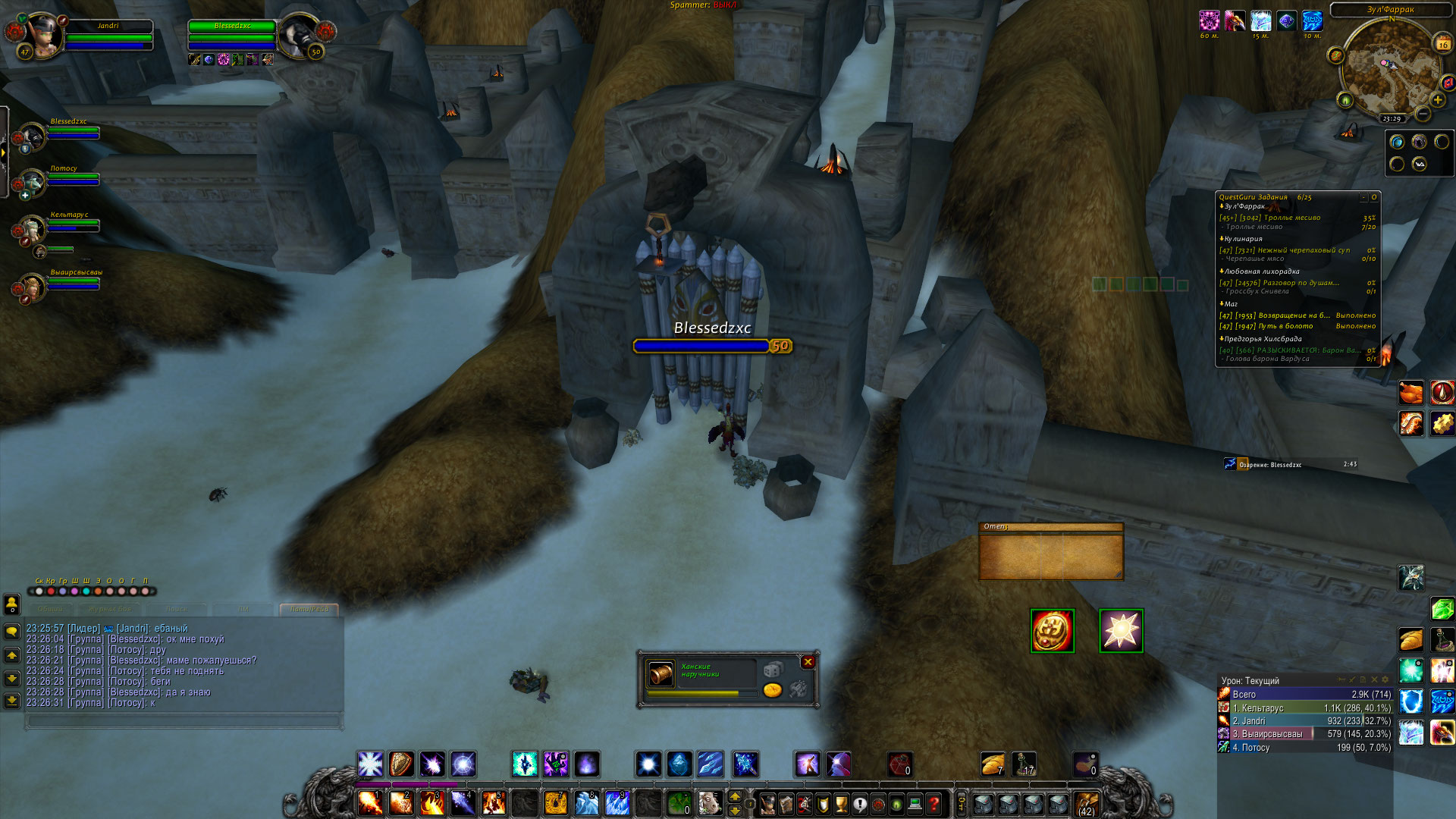This screenshot has height=819, width=1456.
Task: Open the red question mark help button
Action: 934,803
